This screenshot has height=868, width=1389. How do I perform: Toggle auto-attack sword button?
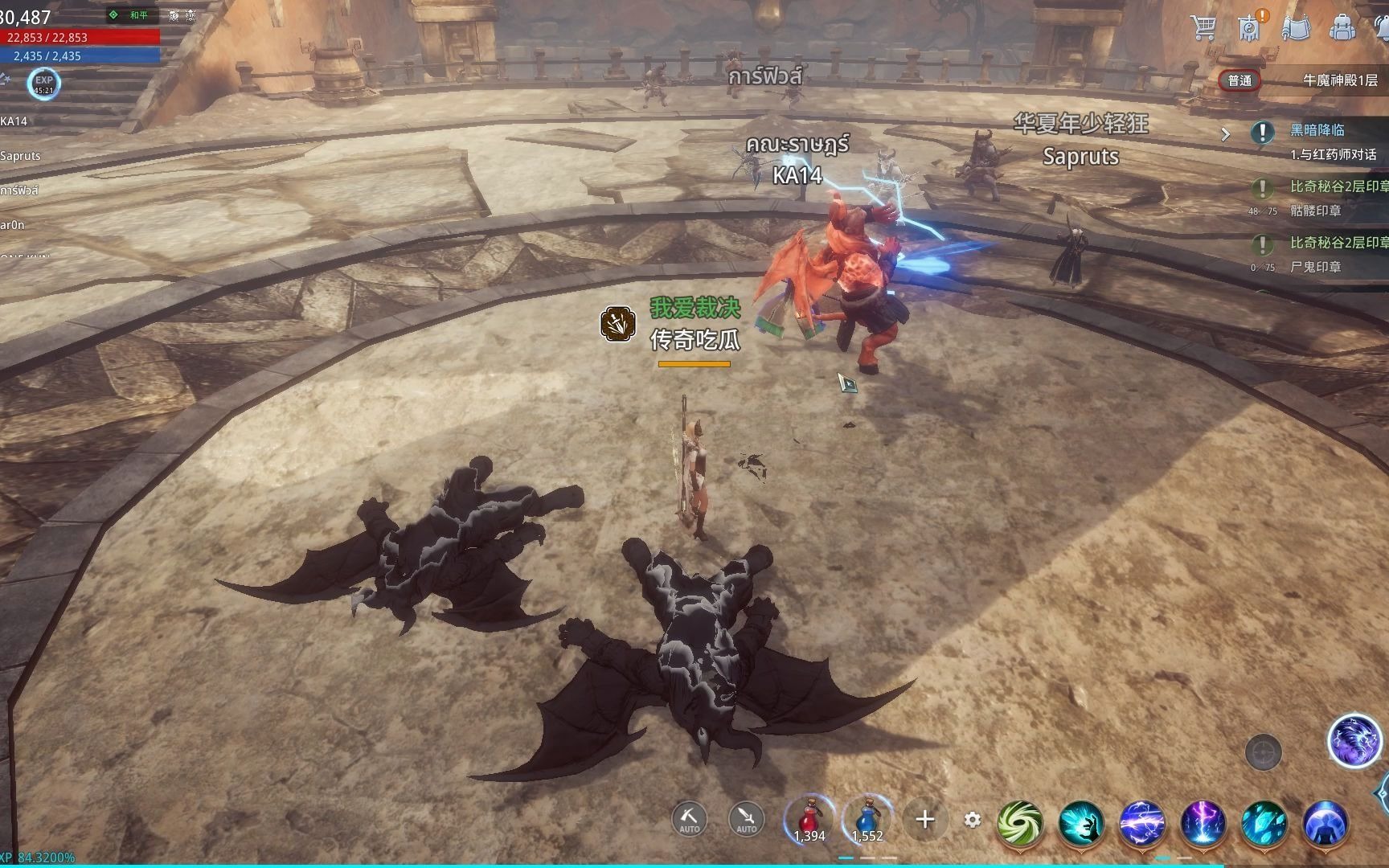coord(746,818)
